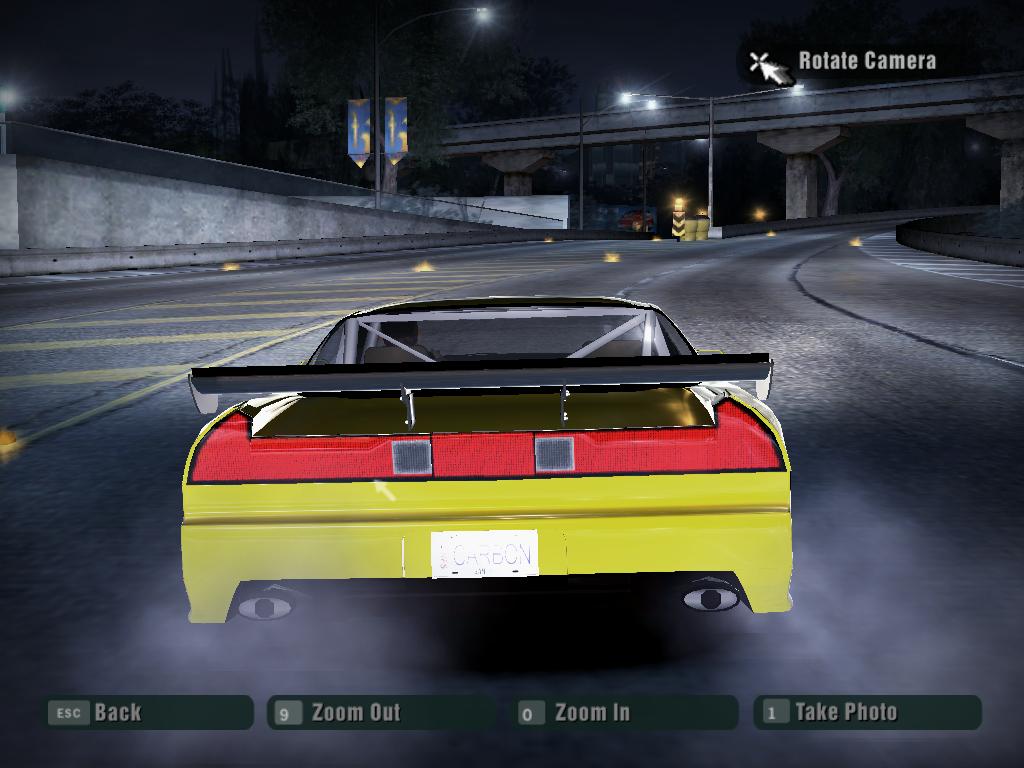Select the Zoom Out button
This screenshot has width=1024, height=768.
tap(380, 713)
